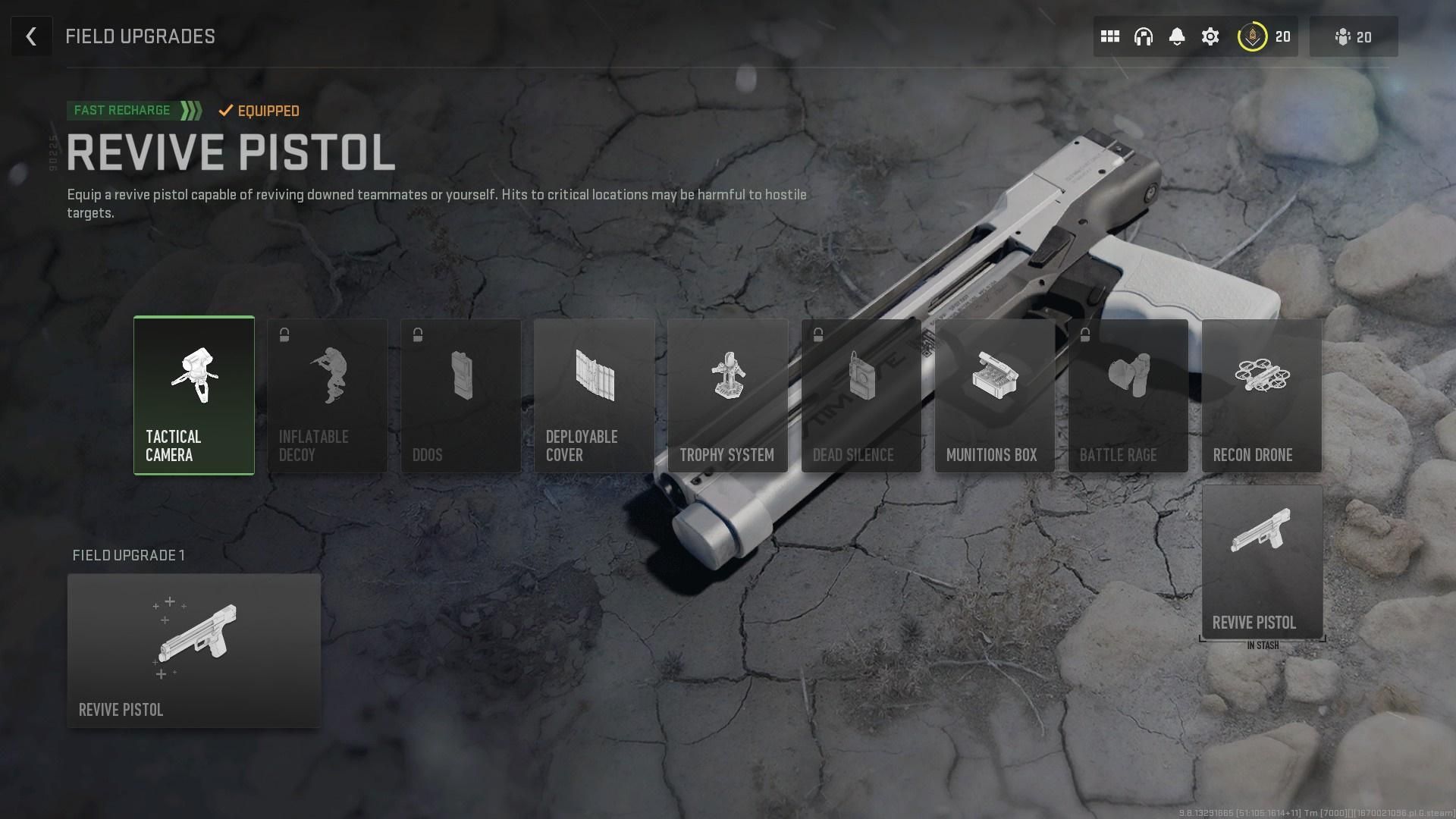Select the Deployable Cover upgrade
Image resolution: width=1456 pixels, height=819 pixels.
point(594,394)
